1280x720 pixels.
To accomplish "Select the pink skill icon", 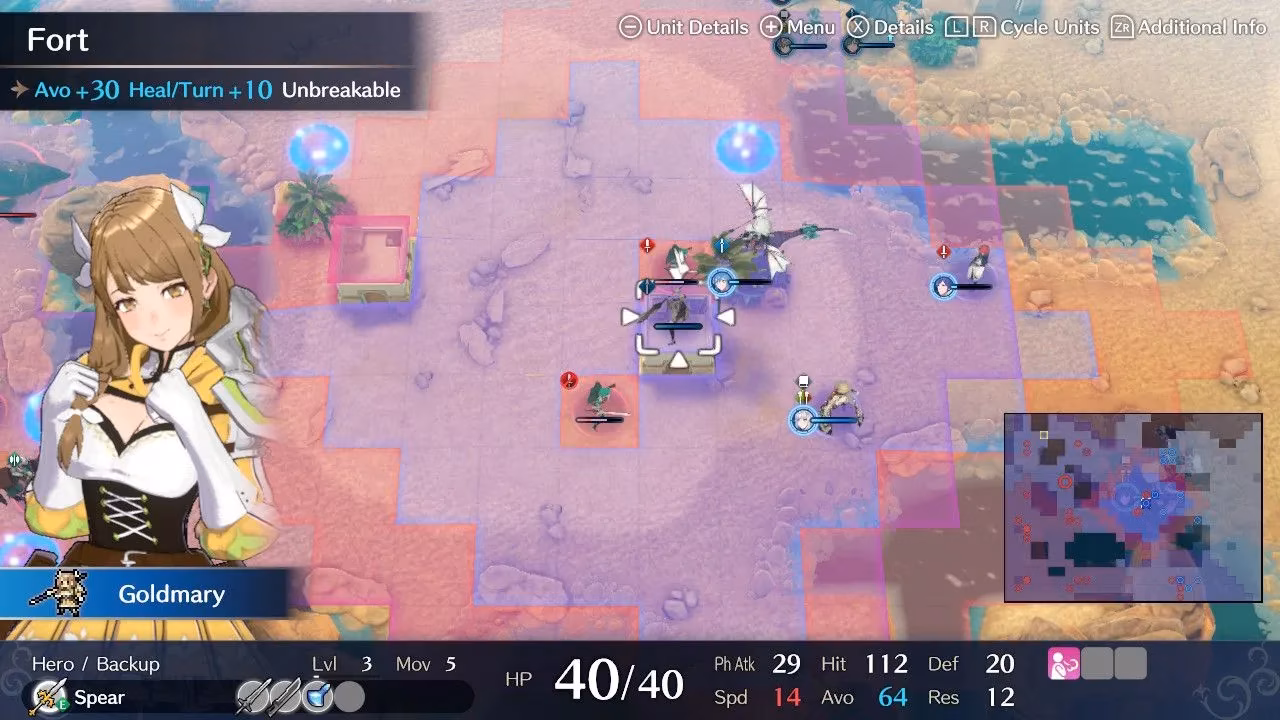I will (x=1063, y=664).
